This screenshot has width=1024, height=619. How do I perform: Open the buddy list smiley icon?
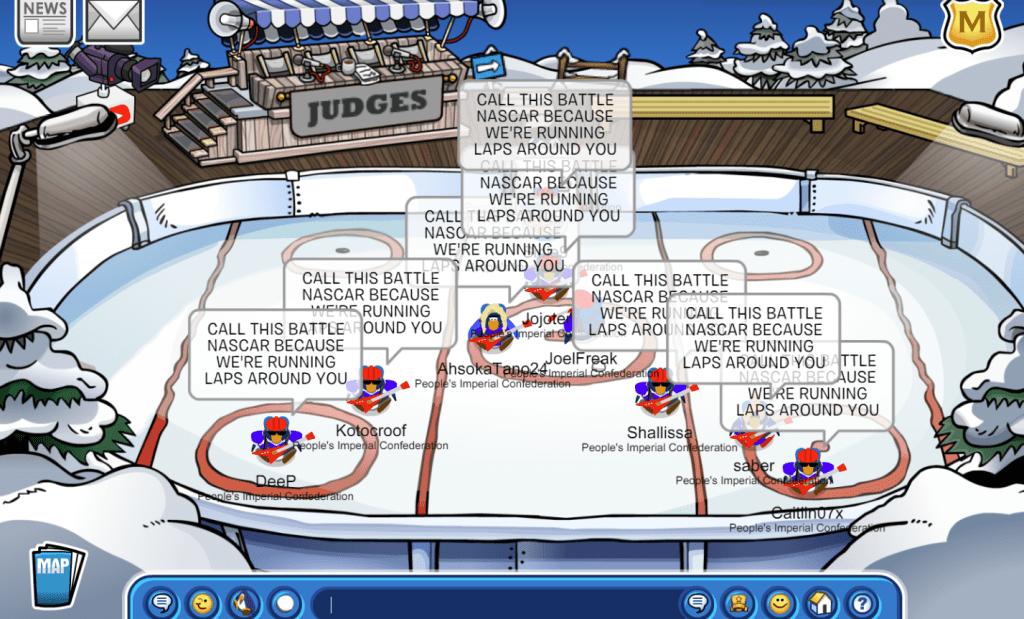(780, 603)
